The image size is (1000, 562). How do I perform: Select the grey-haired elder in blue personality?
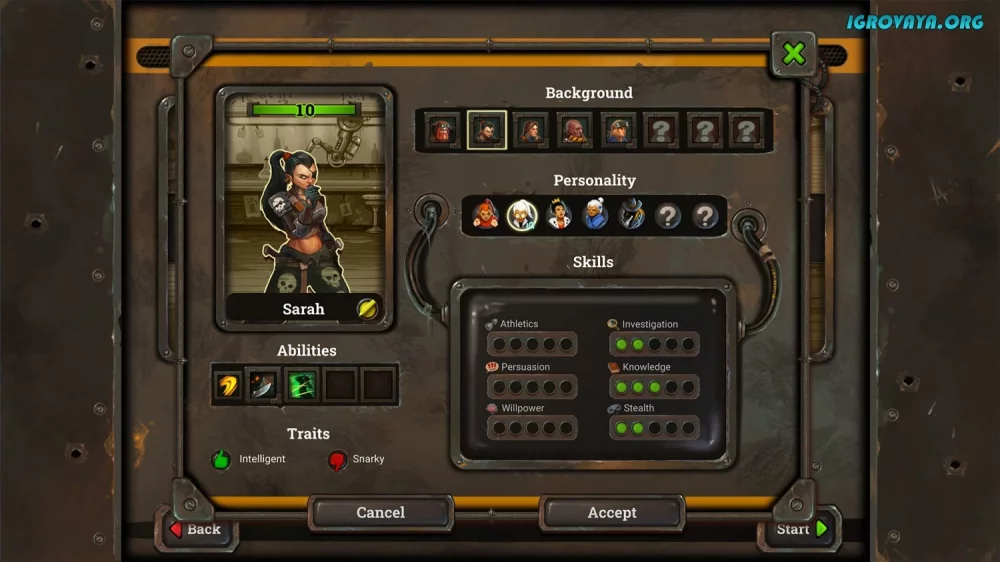595,215
